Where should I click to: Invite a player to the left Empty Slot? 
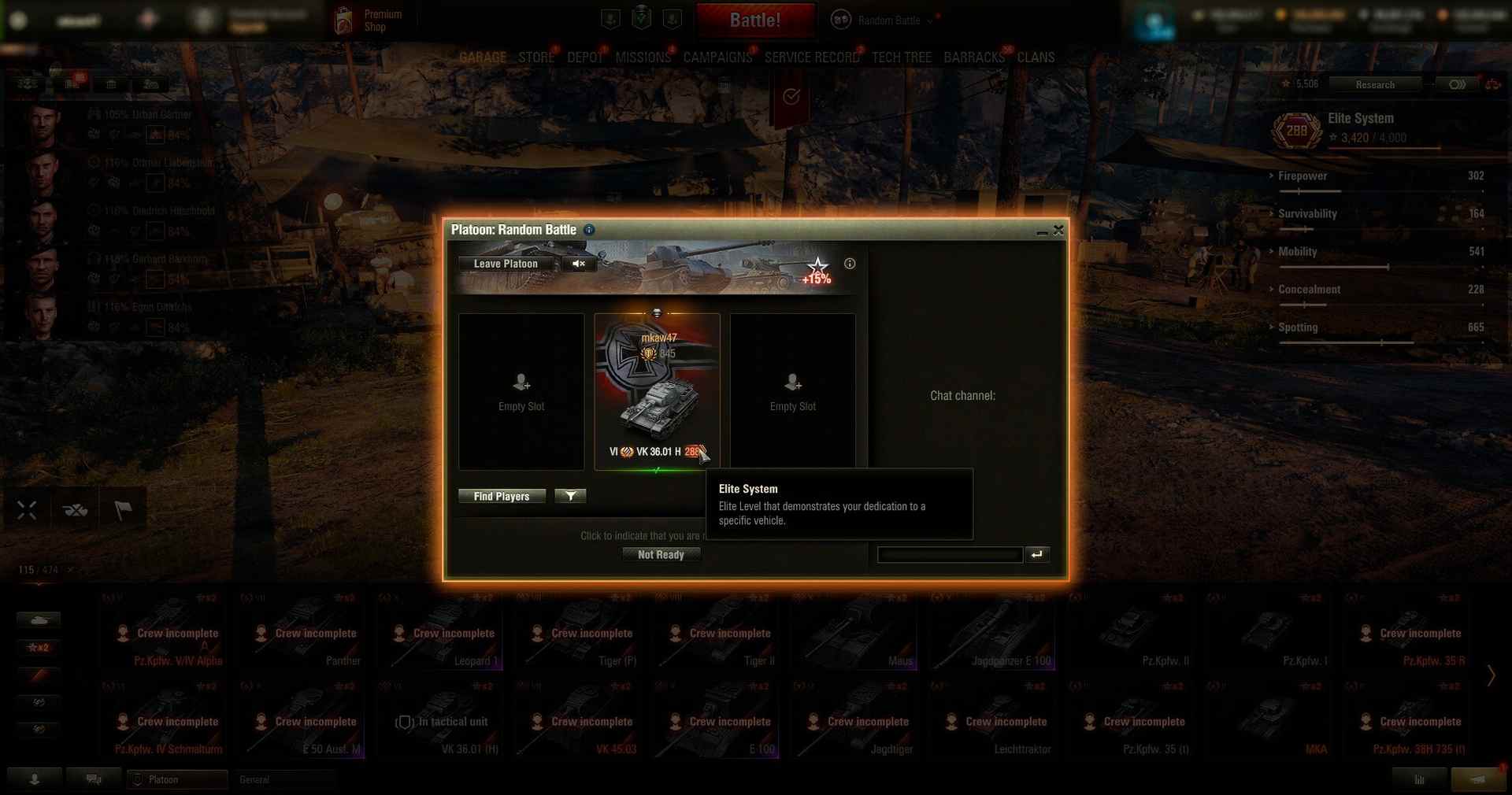point(521,391)
